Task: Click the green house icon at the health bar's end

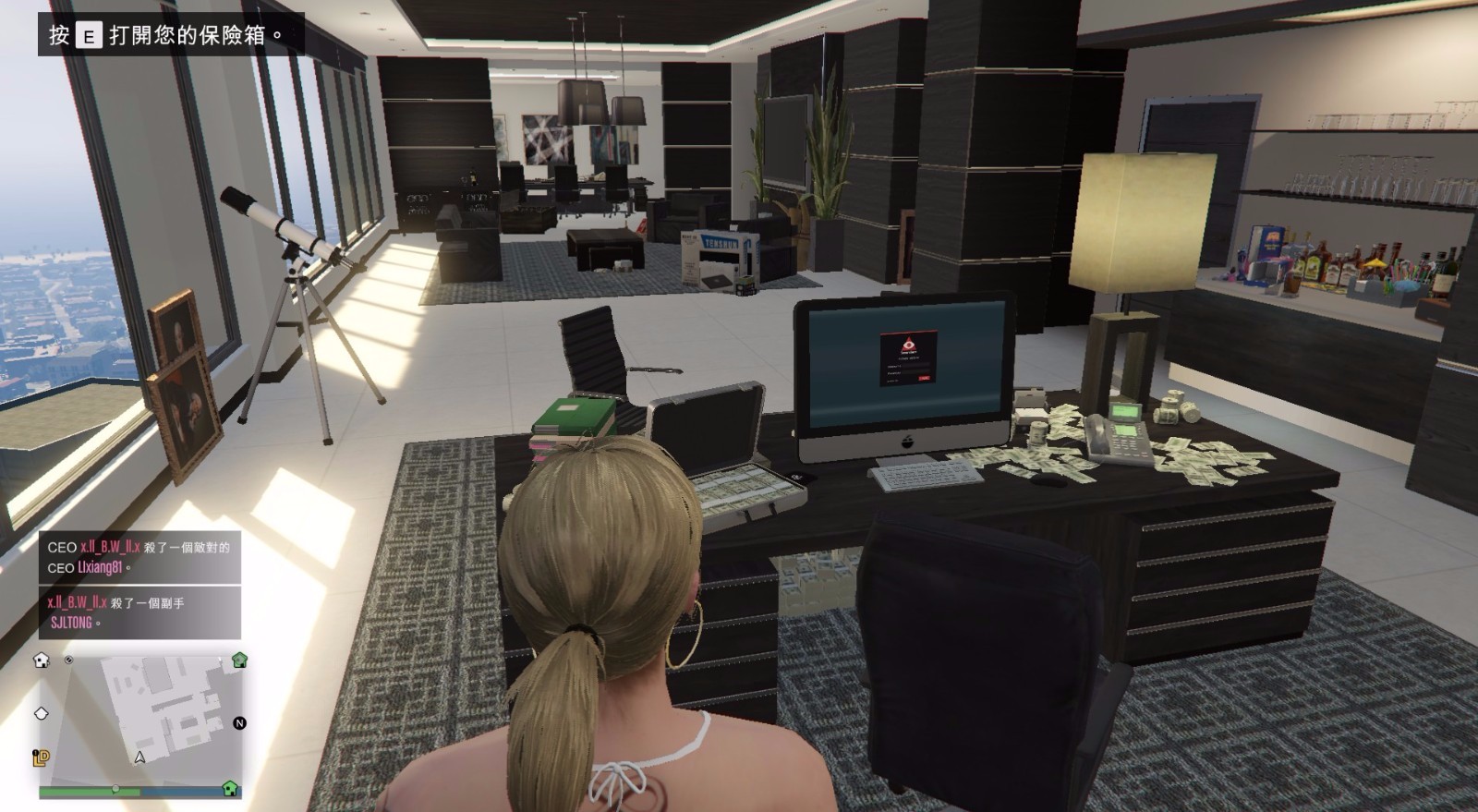Action: pos(230,791)
